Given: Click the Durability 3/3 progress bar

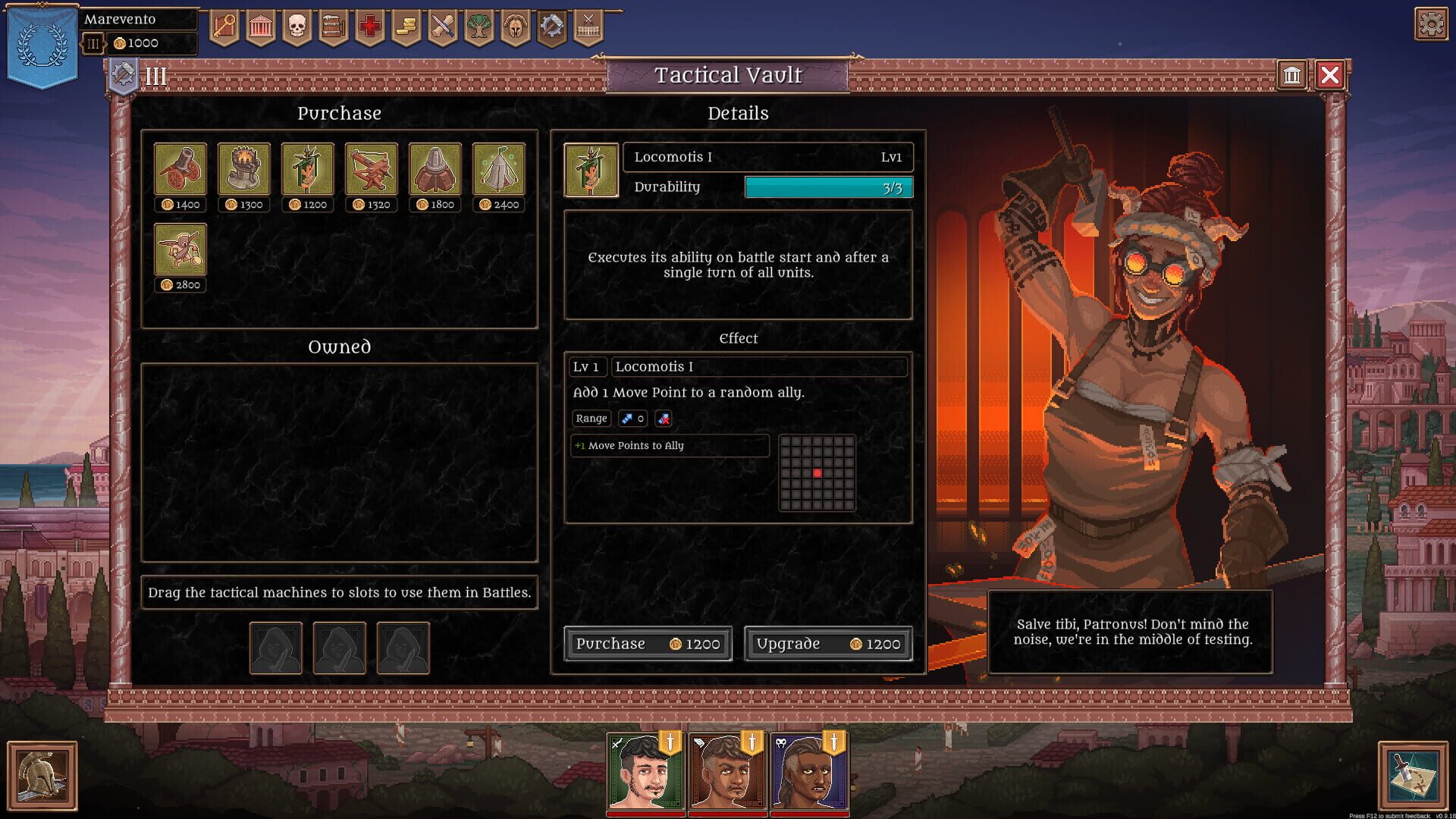Looking at the screenshot, I should 828,187.
